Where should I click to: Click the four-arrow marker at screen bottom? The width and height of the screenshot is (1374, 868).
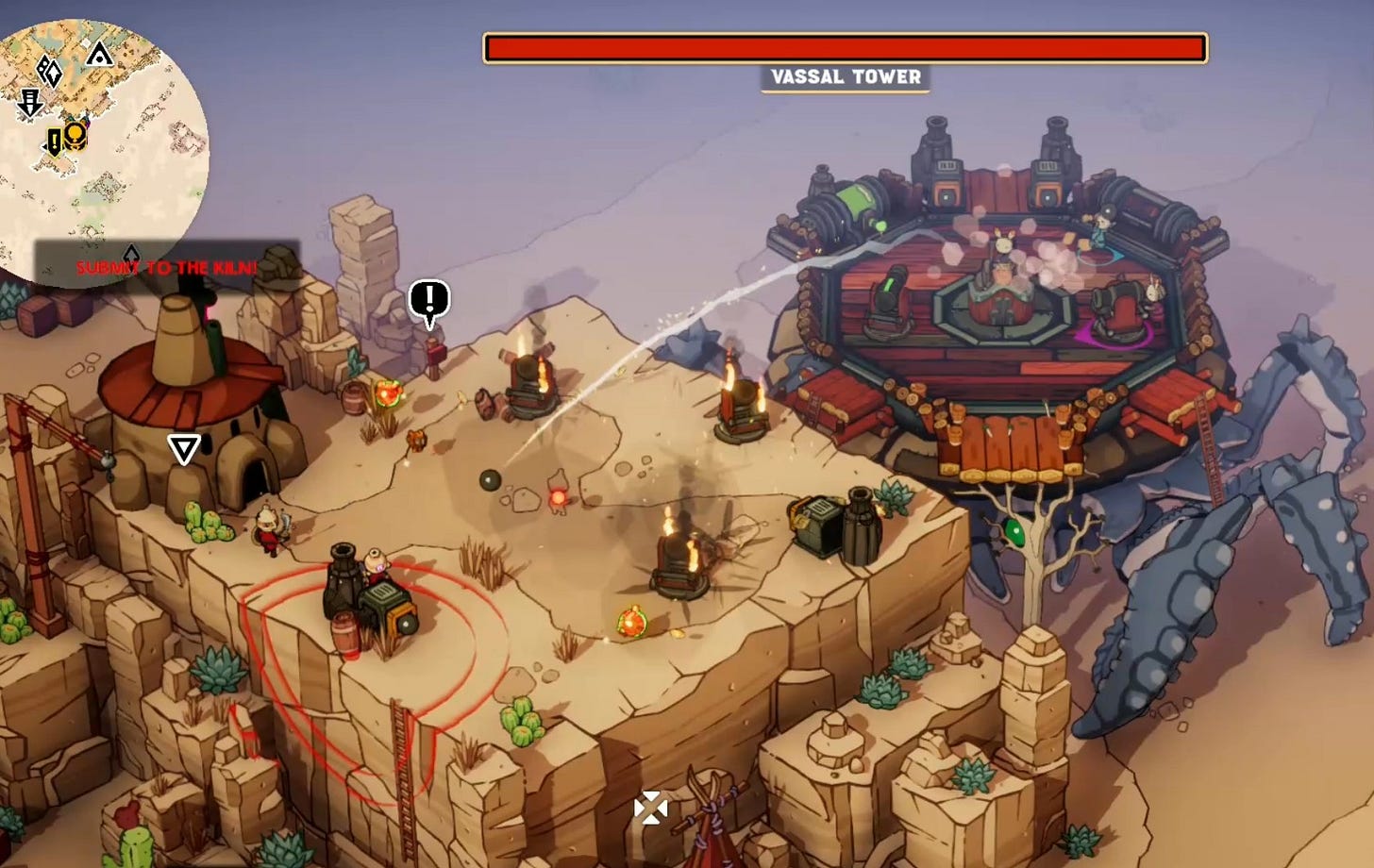pyautogui.click(x=650, y=808)
